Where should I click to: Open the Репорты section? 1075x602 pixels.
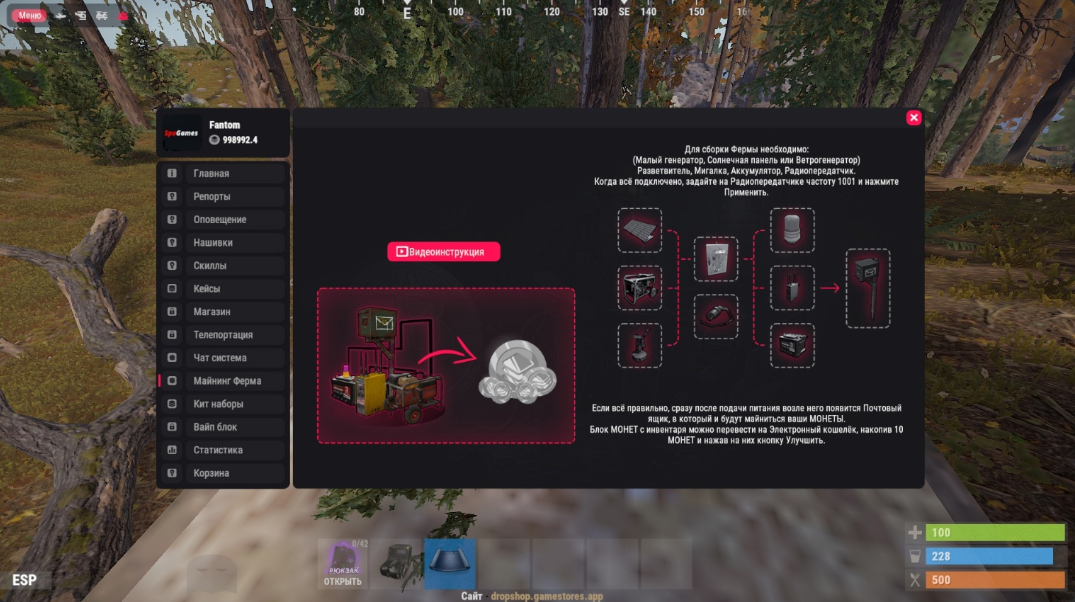coord(223,197)
